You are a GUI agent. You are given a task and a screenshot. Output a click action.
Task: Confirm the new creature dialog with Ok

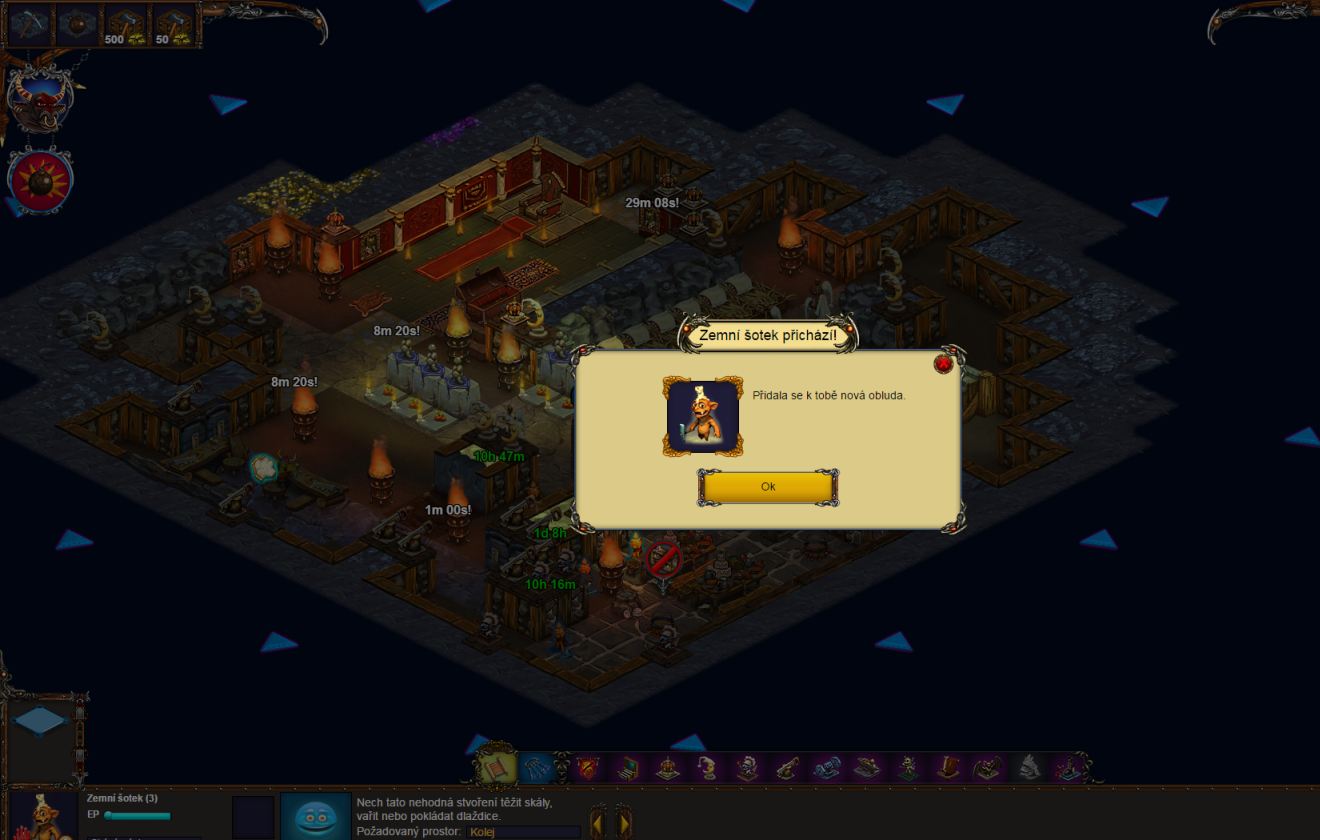(767, 487)
